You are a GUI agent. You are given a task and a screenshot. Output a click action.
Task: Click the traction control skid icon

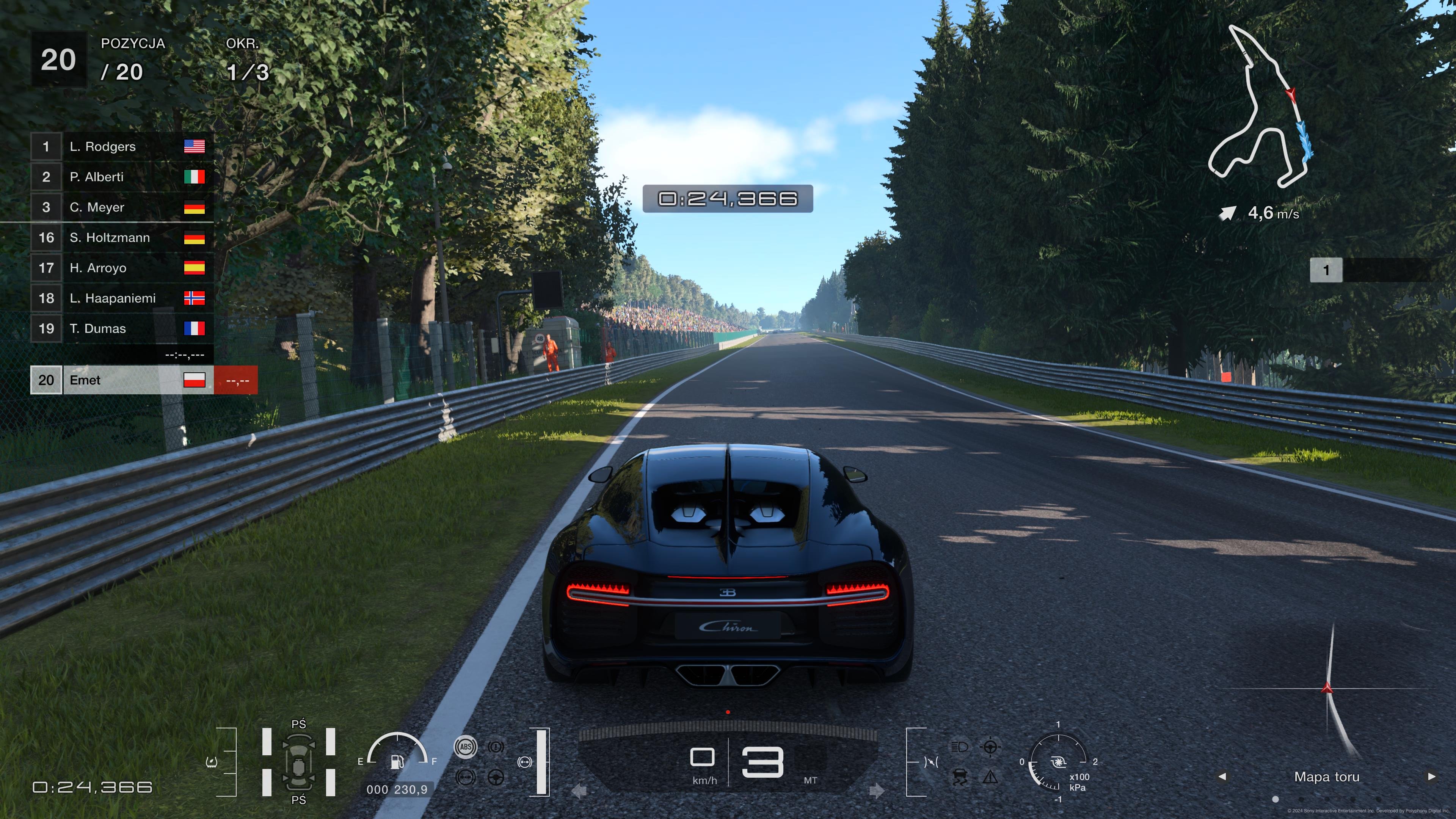960,777
